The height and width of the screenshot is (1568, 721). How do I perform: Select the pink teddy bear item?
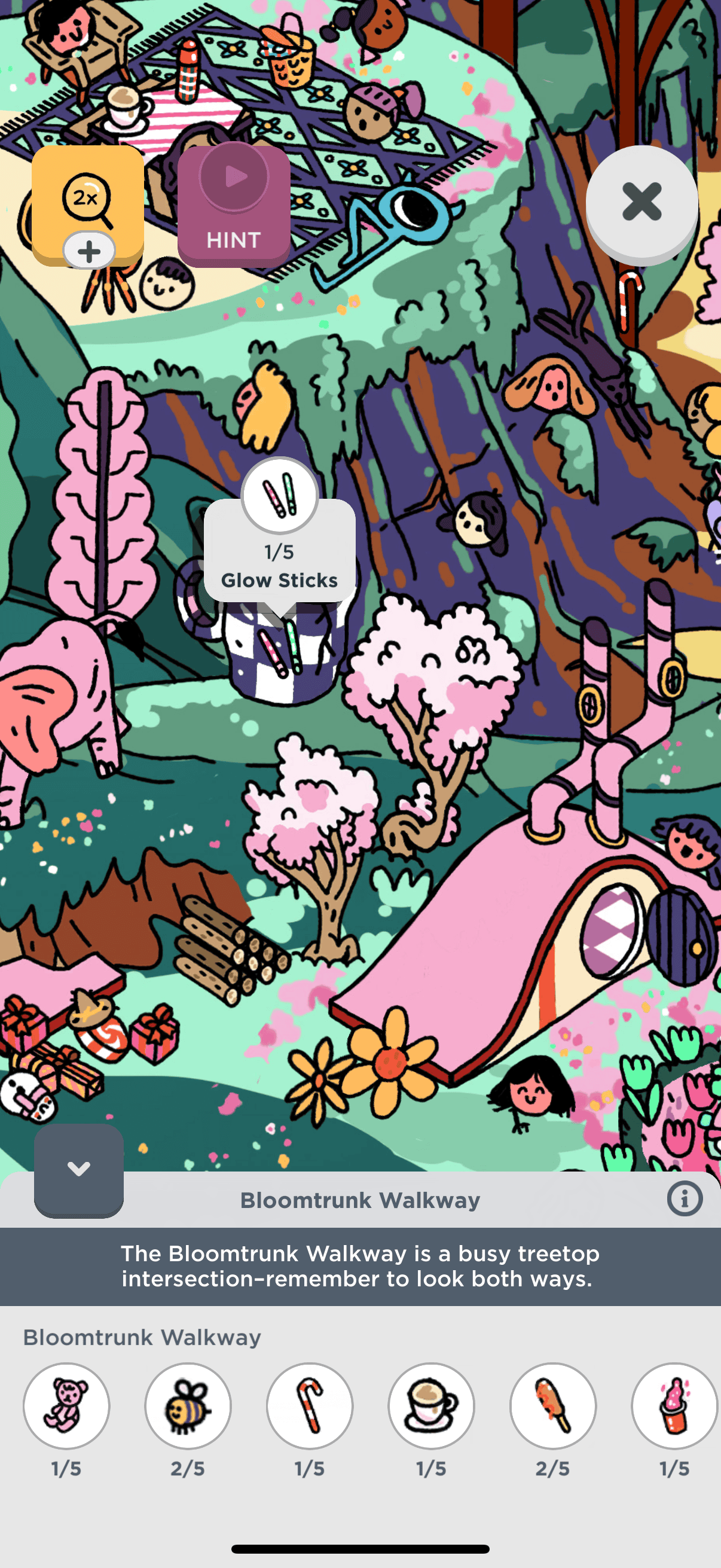pyautogui.click(x=66, y=1405)
